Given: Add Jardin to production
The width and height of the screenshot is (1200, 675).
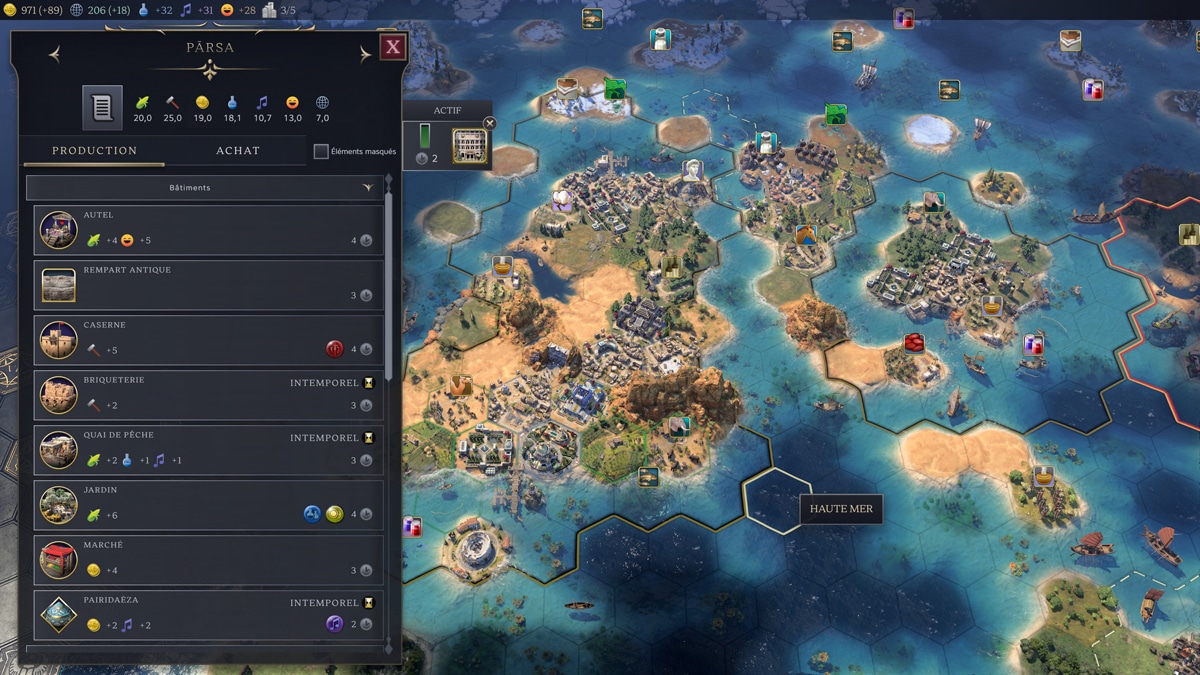Looking at the screenshot, I should (x=208, y=505).
